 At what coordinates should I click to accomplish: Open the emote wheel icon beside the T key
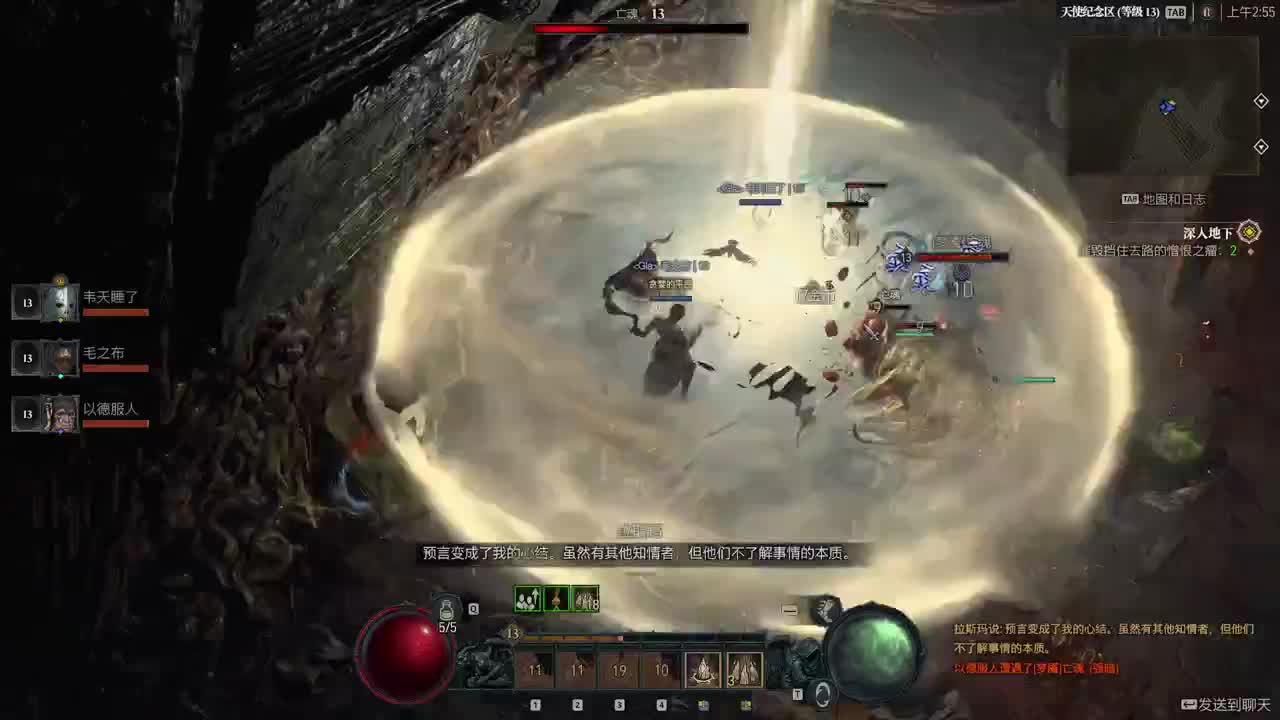tap(823, 695)
